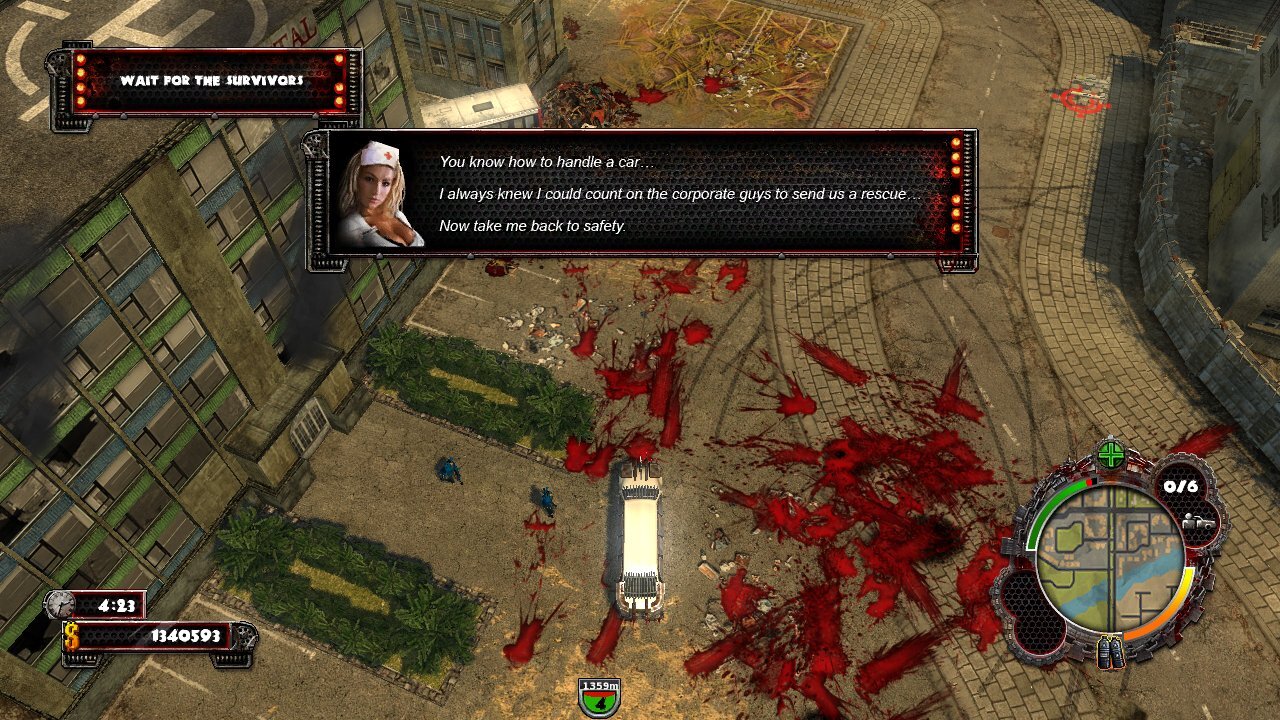The width and height of the screenshot is (1280, 720).
Task: Click the green distance marker badge
Action: [600, 695]
